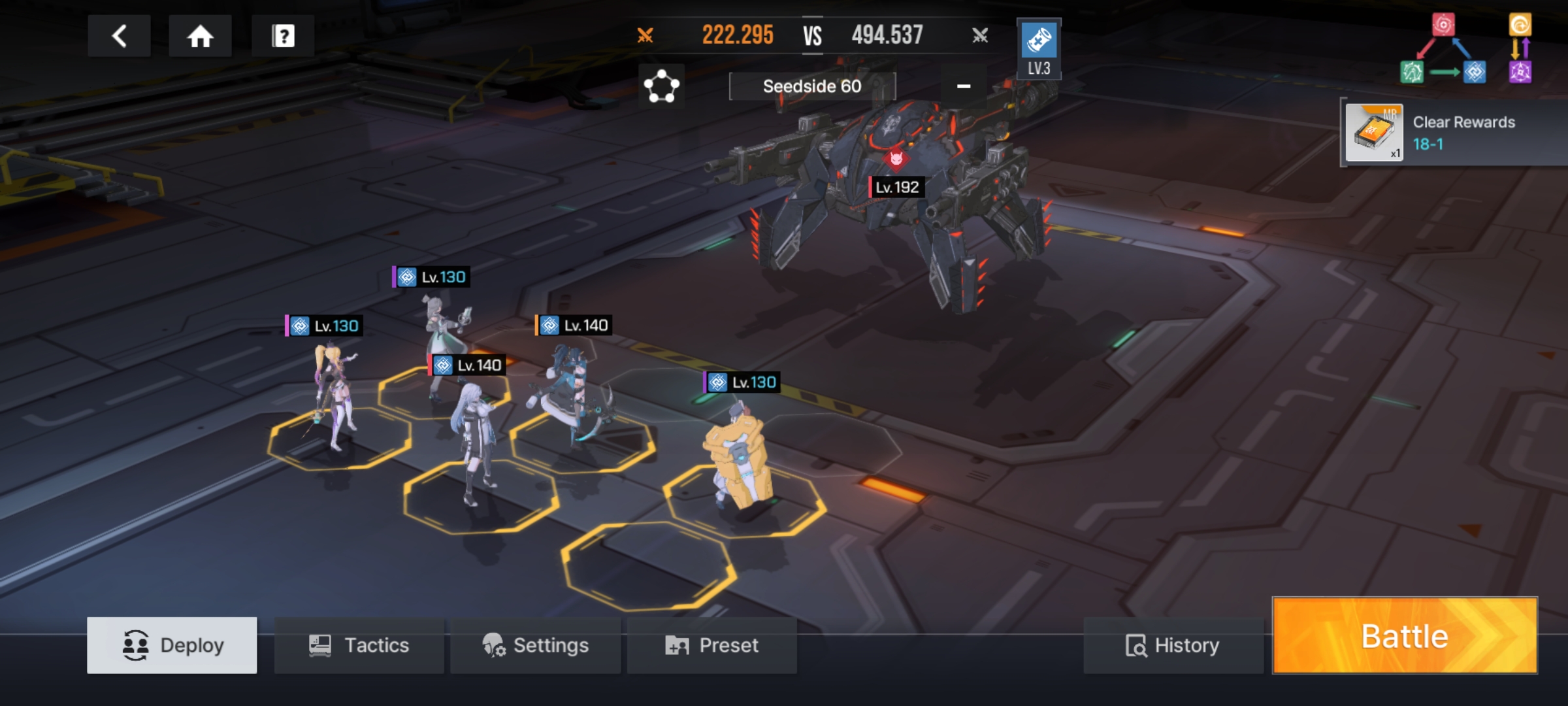Viewport: 1568px width, 706px height.
Task: Open the pentagon formation icon
Action: pyautogui.click(x=661, y=86)
